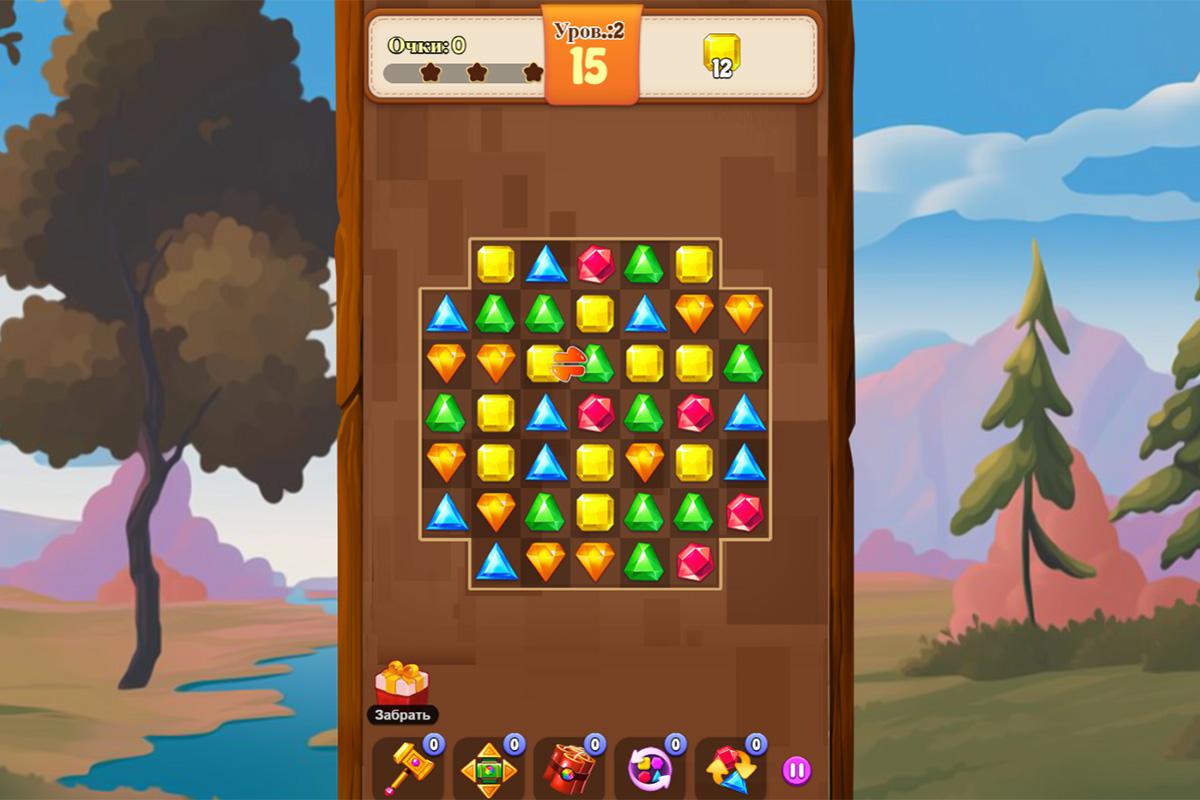The height and width of the screenshot is (800, 1200).
Task: Choose the gem swap booster with orange arrows
Action: (x=729, y=769)
